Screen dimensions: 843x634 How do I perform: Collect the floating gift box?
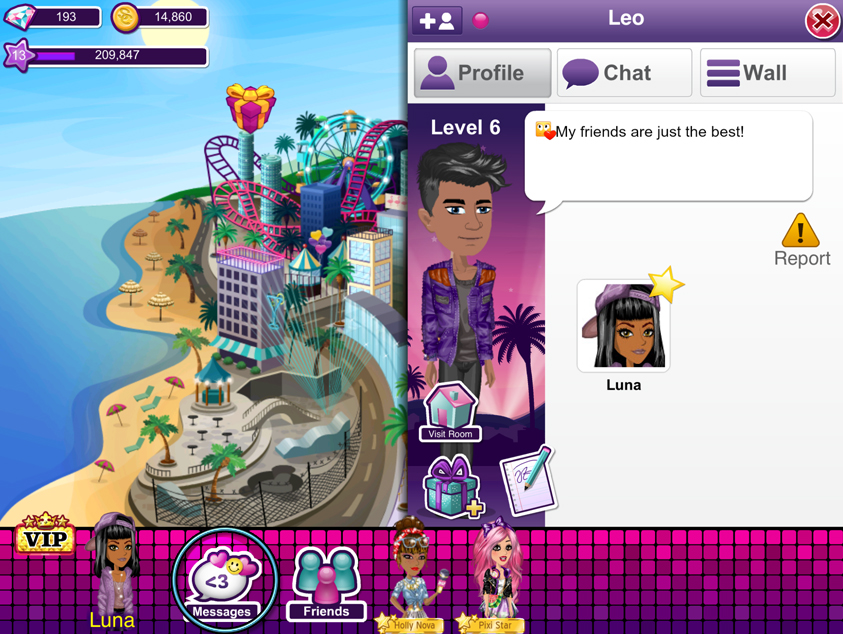click(250, 107)
